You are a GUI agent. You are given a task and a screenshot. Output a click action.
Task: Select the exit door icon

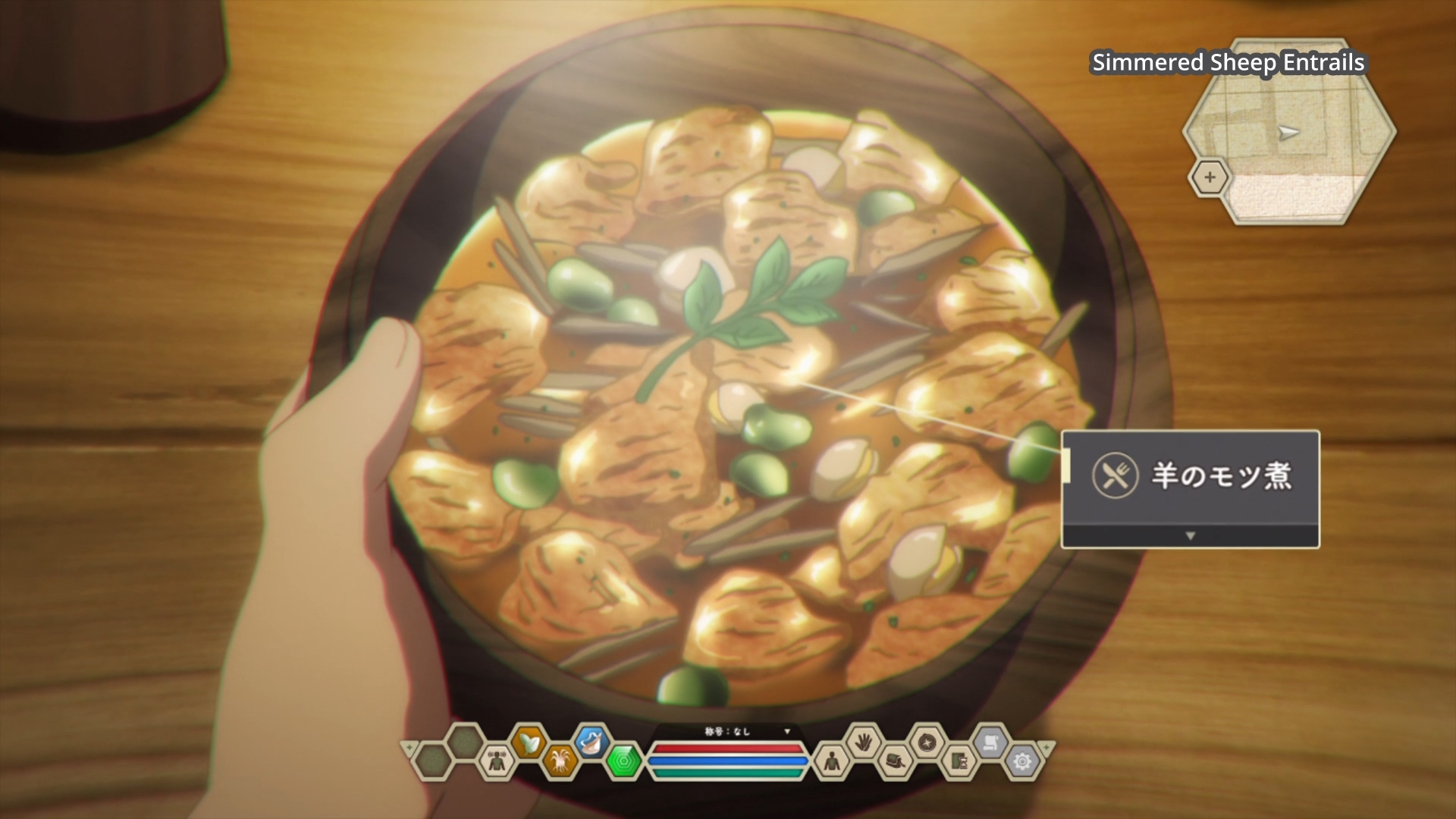(959, 761)
